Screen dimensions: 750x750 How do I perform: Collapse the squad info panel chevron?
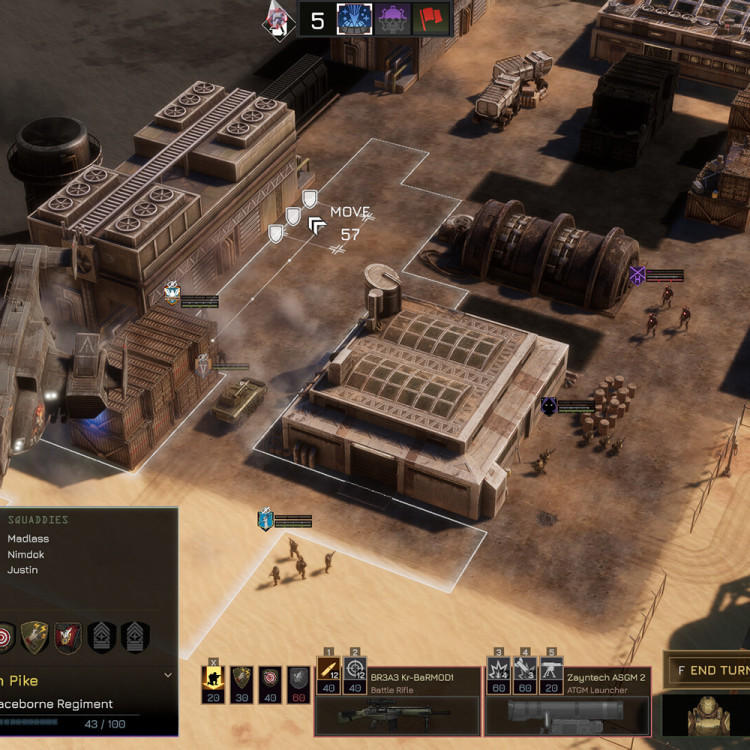coord(167,676)
